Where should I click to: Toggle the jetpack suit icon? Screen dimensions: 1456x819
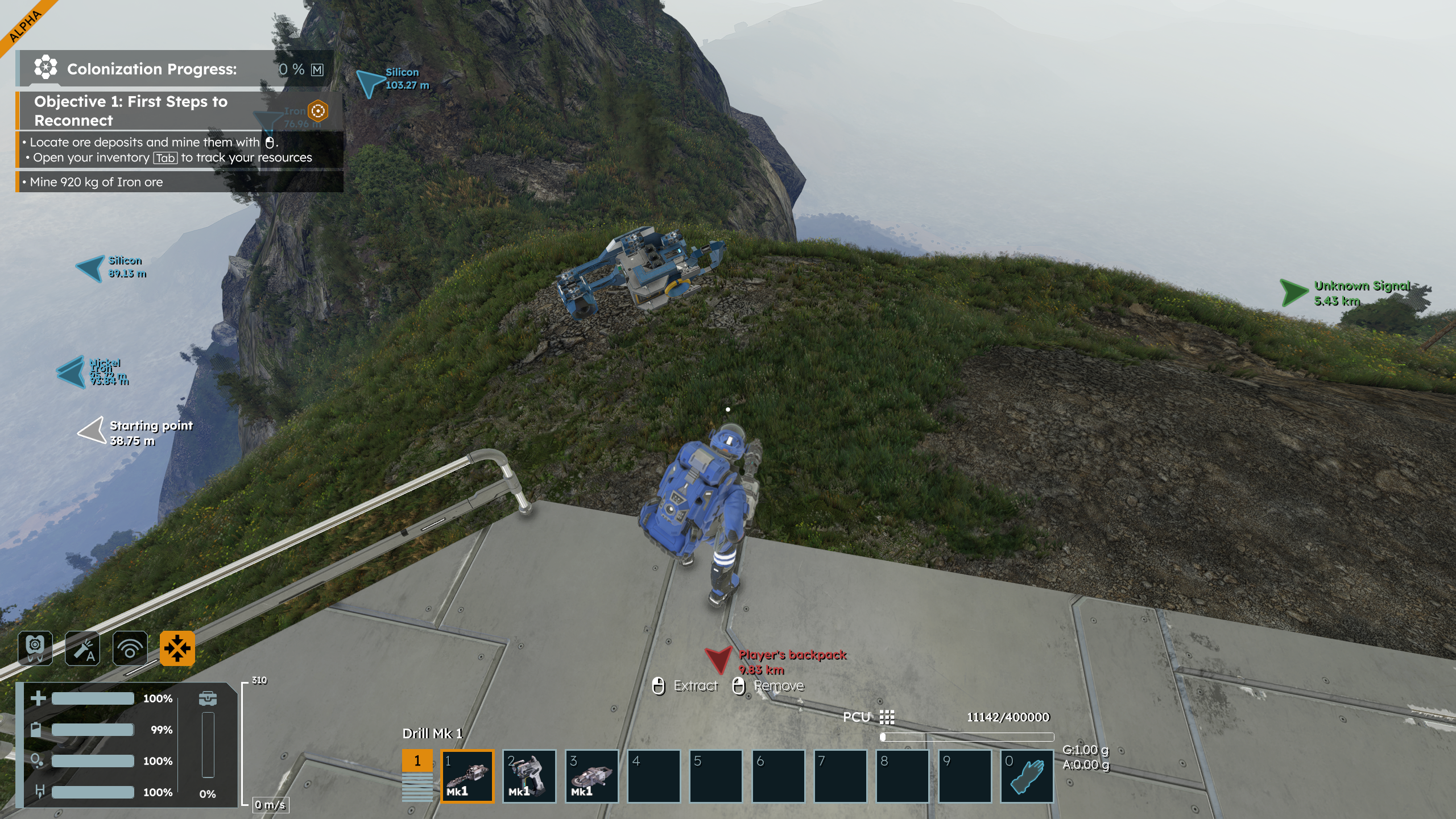pos(35,648)
